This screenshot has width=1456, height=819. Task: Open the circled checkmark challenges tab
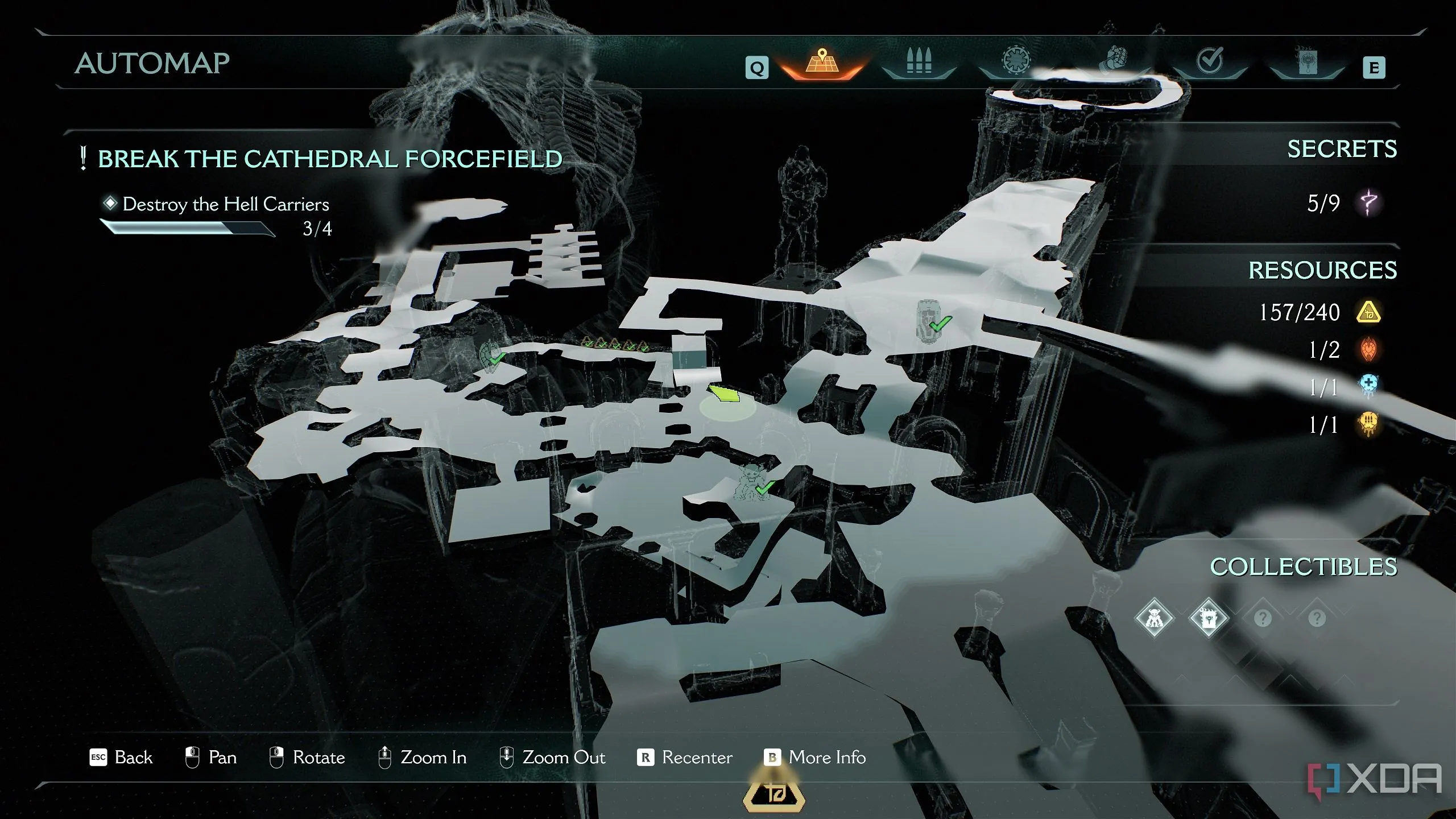(x=1209, y=61)
